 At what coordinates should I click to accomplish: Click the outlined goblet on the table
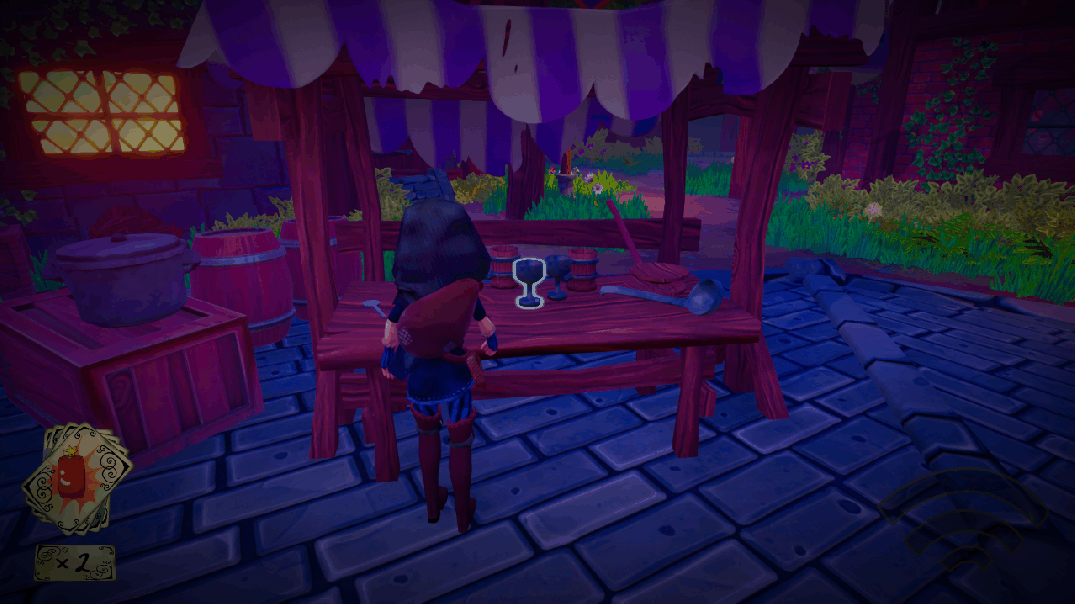coord(528,281)
